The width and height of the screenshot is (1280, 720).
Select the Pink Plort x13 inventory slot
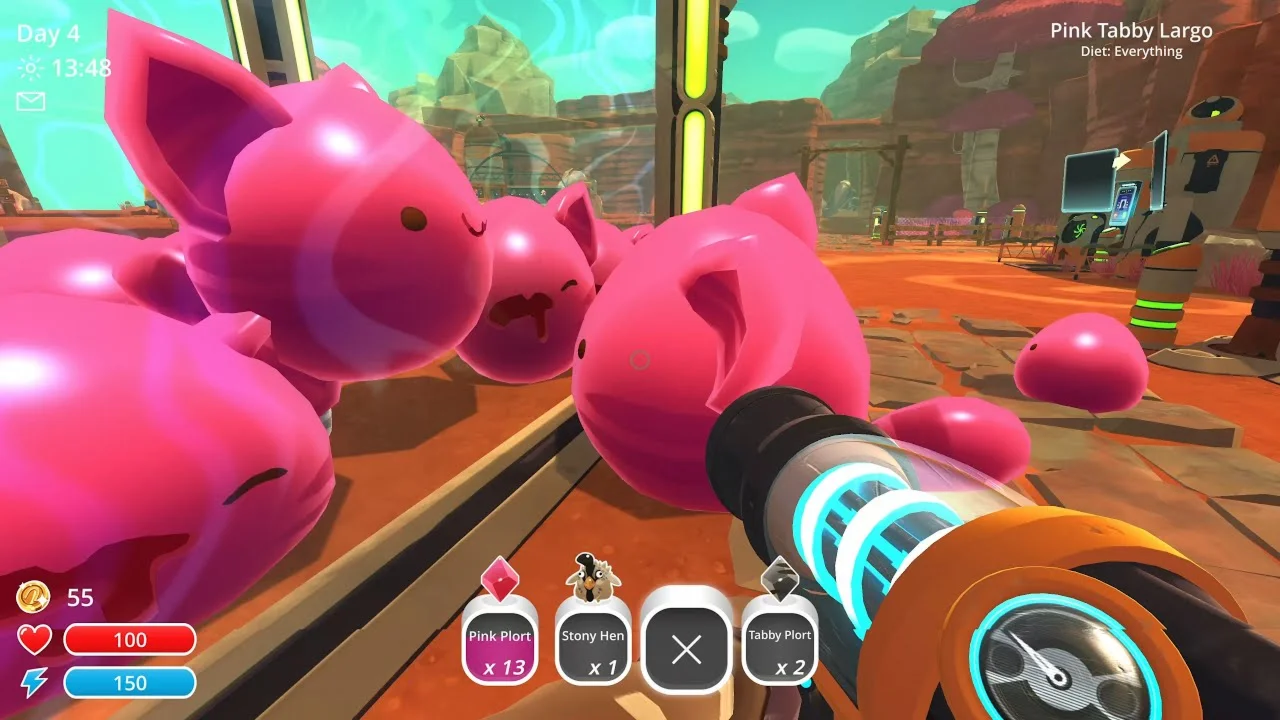pyautogui.click(x=500, y=644)
